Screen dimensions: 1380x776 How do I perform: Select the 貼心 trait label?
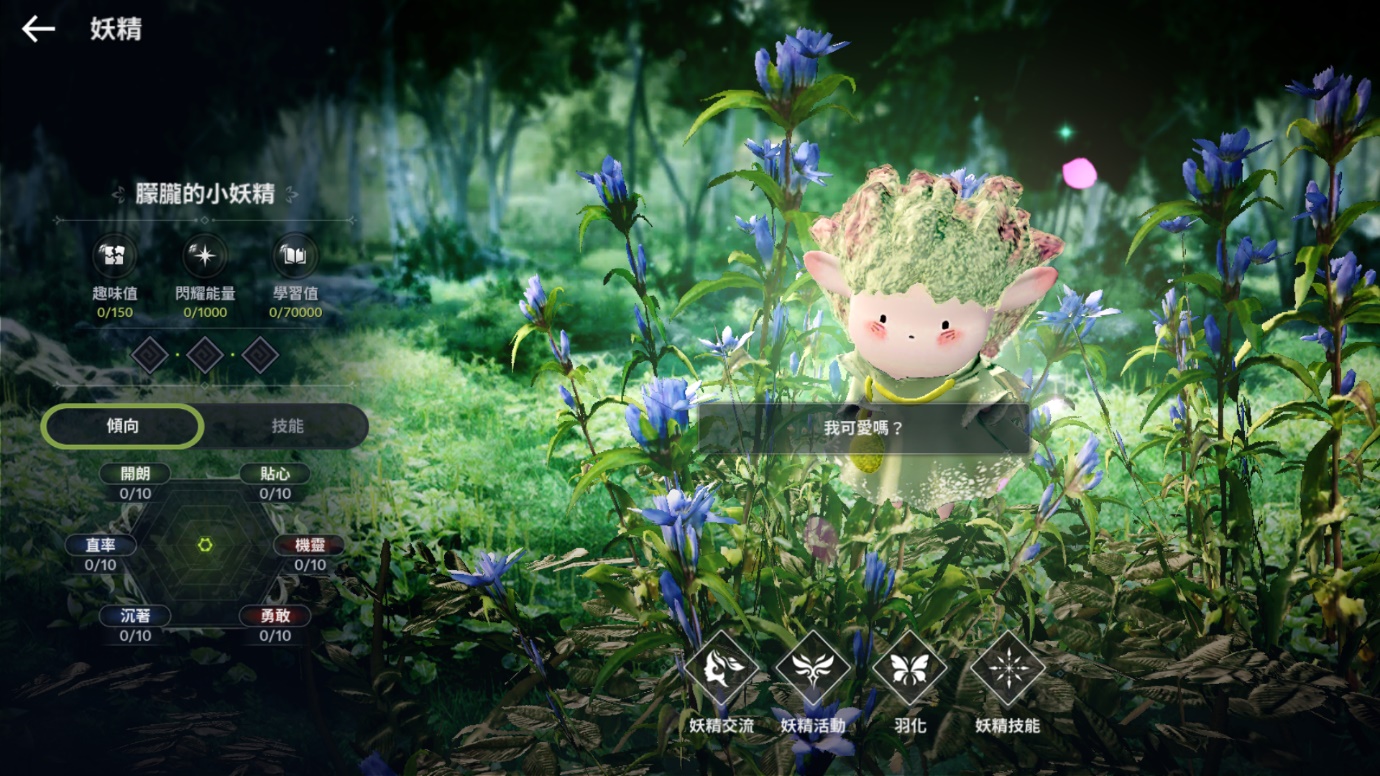tap(275, 474)
